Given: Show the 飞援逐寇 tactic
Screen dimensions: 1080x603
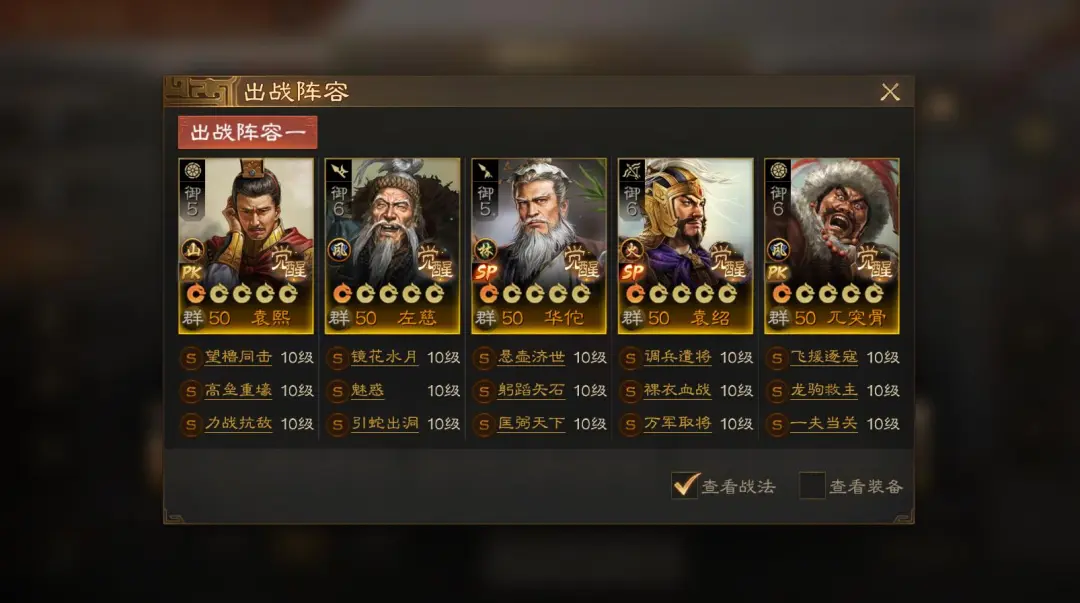Looking at the screenshot, I should tap(824, 357).
